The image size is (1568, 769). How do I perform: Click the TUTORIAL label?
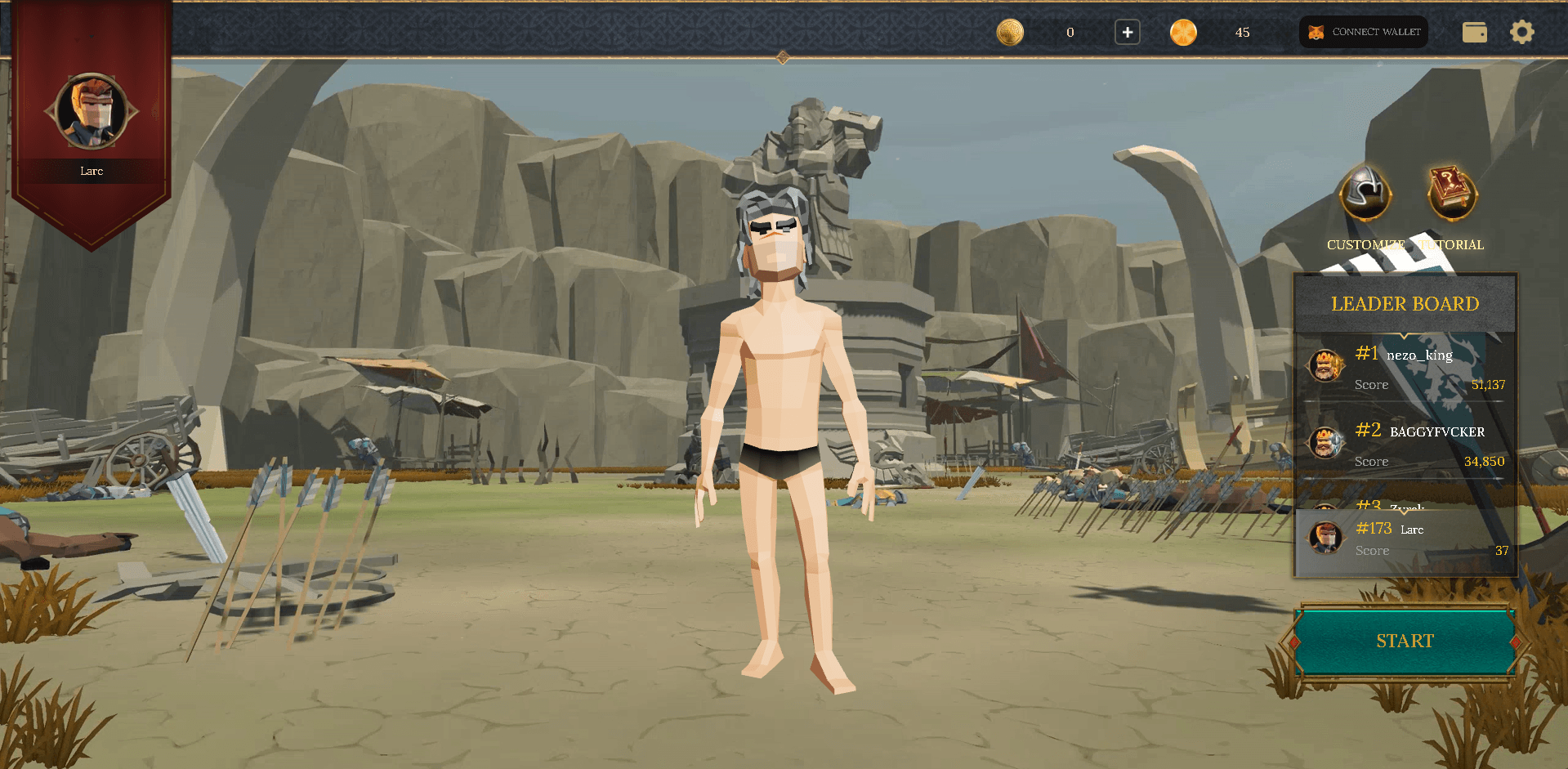1452,244
